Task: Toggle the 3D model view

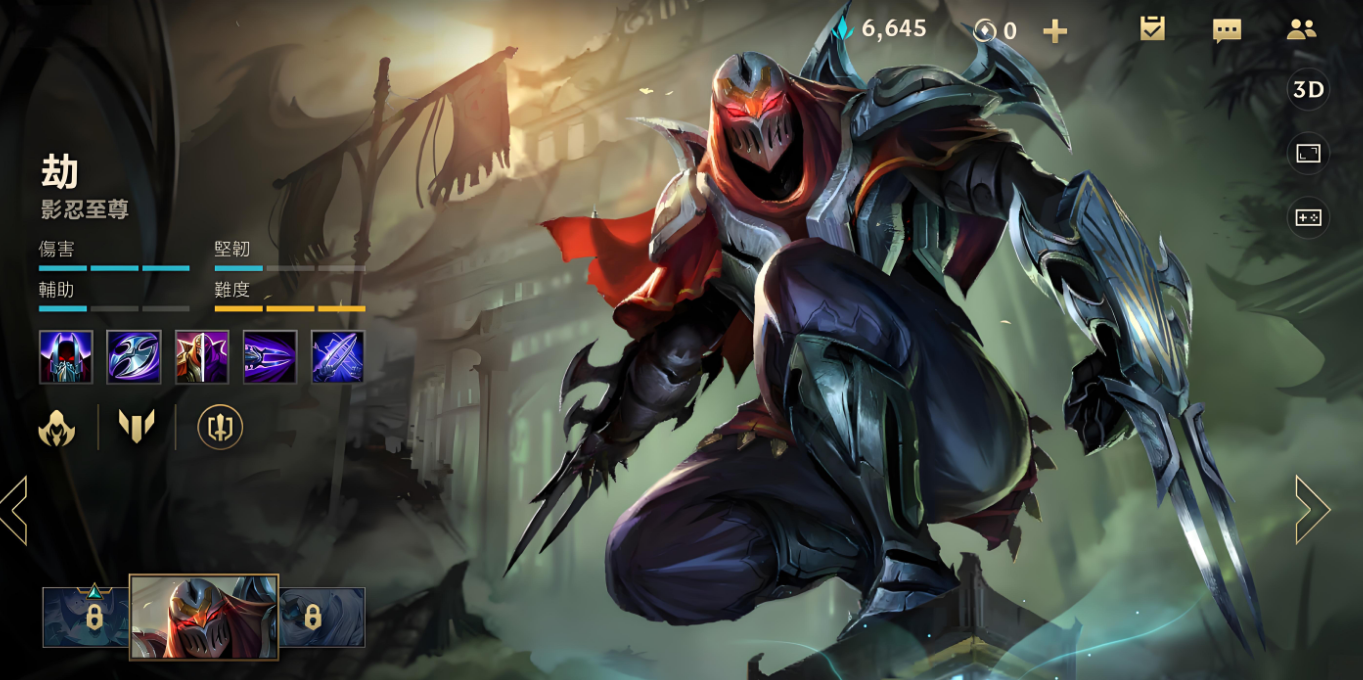Action: point(1308,90)
